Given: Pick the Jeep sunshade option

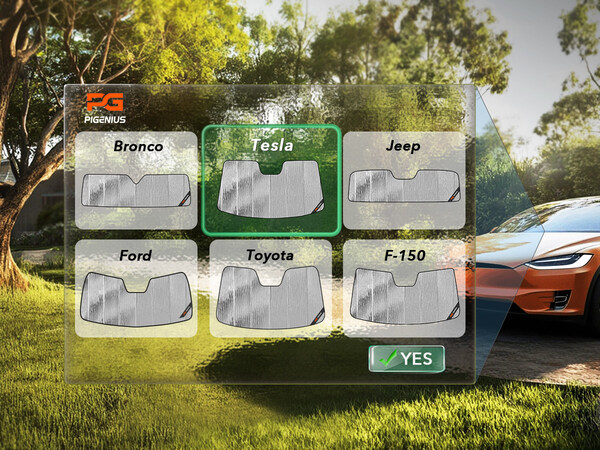Looking at the screenshot, I should pos(404,180).
